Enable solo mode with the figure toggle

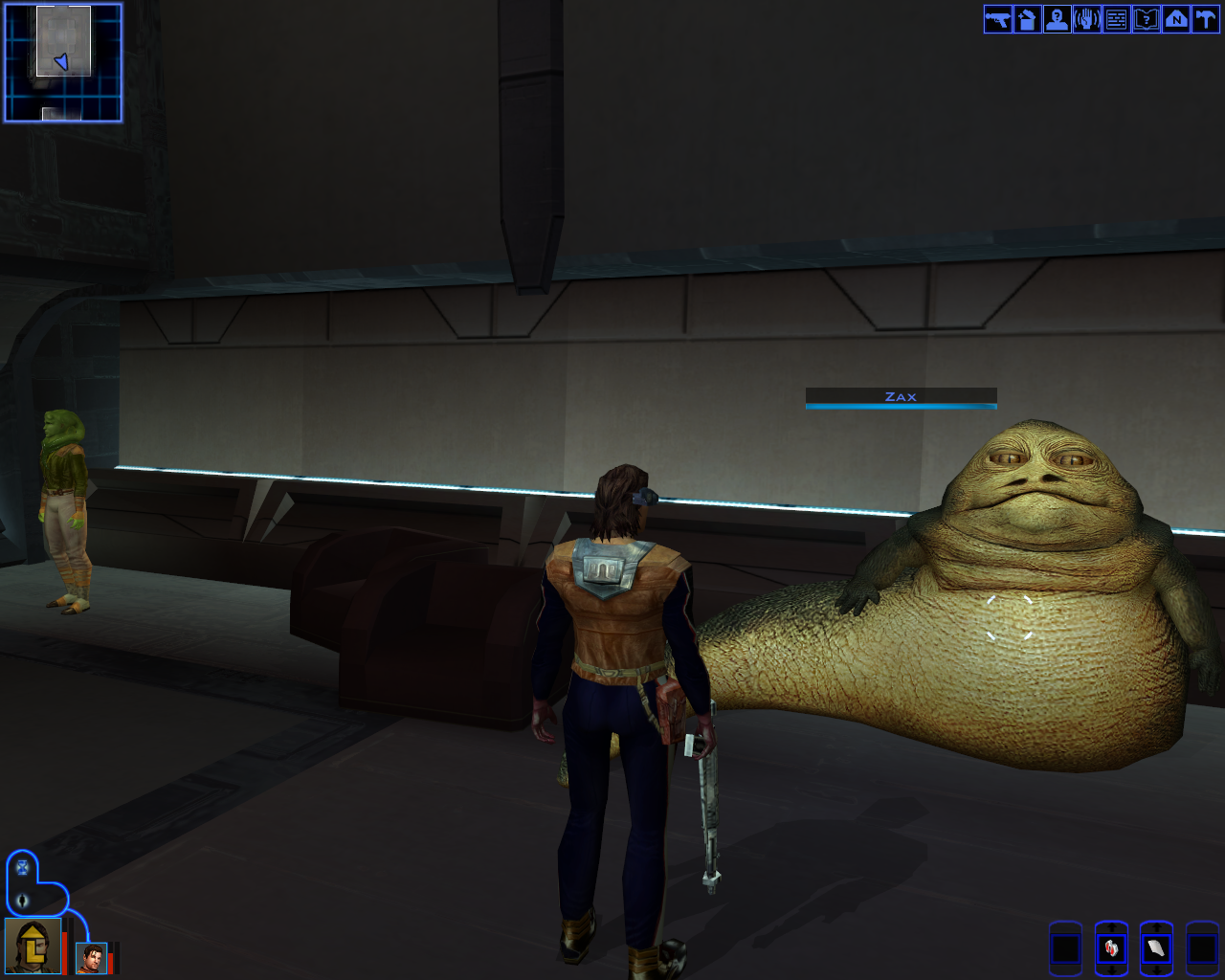(22, 901)
